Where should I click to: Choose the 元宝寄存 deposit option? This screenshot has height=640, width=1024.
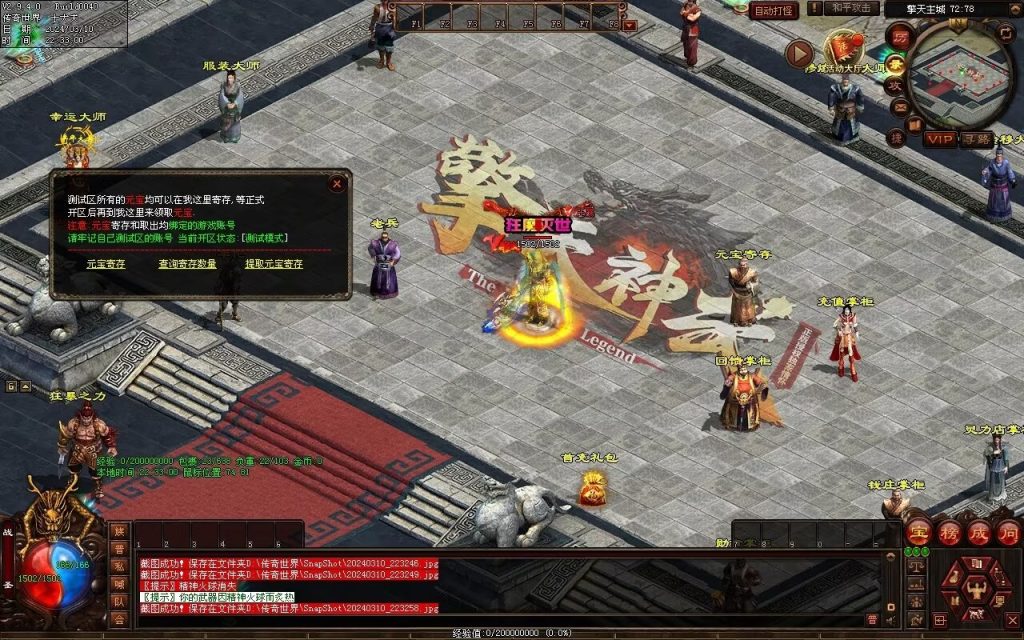click(x=105, y=264)
